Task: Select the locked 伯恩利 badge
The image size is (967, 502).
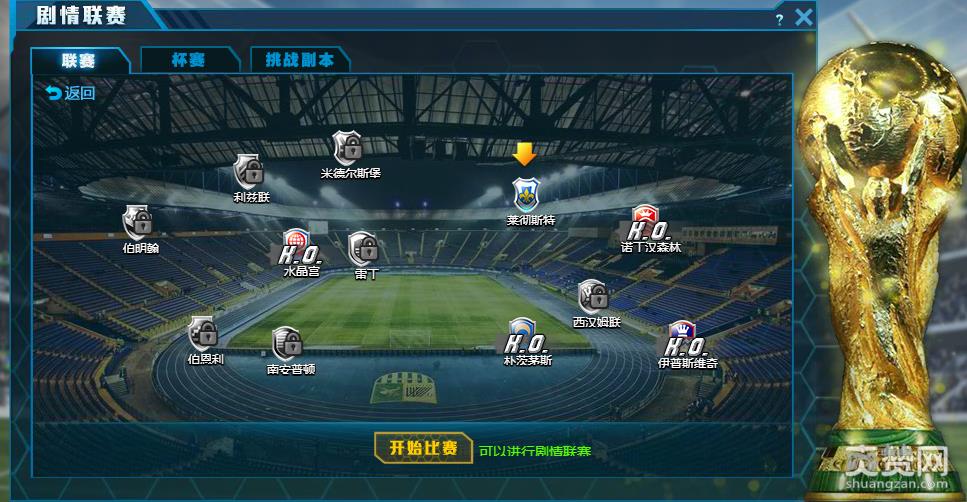Action: point(204,333)
